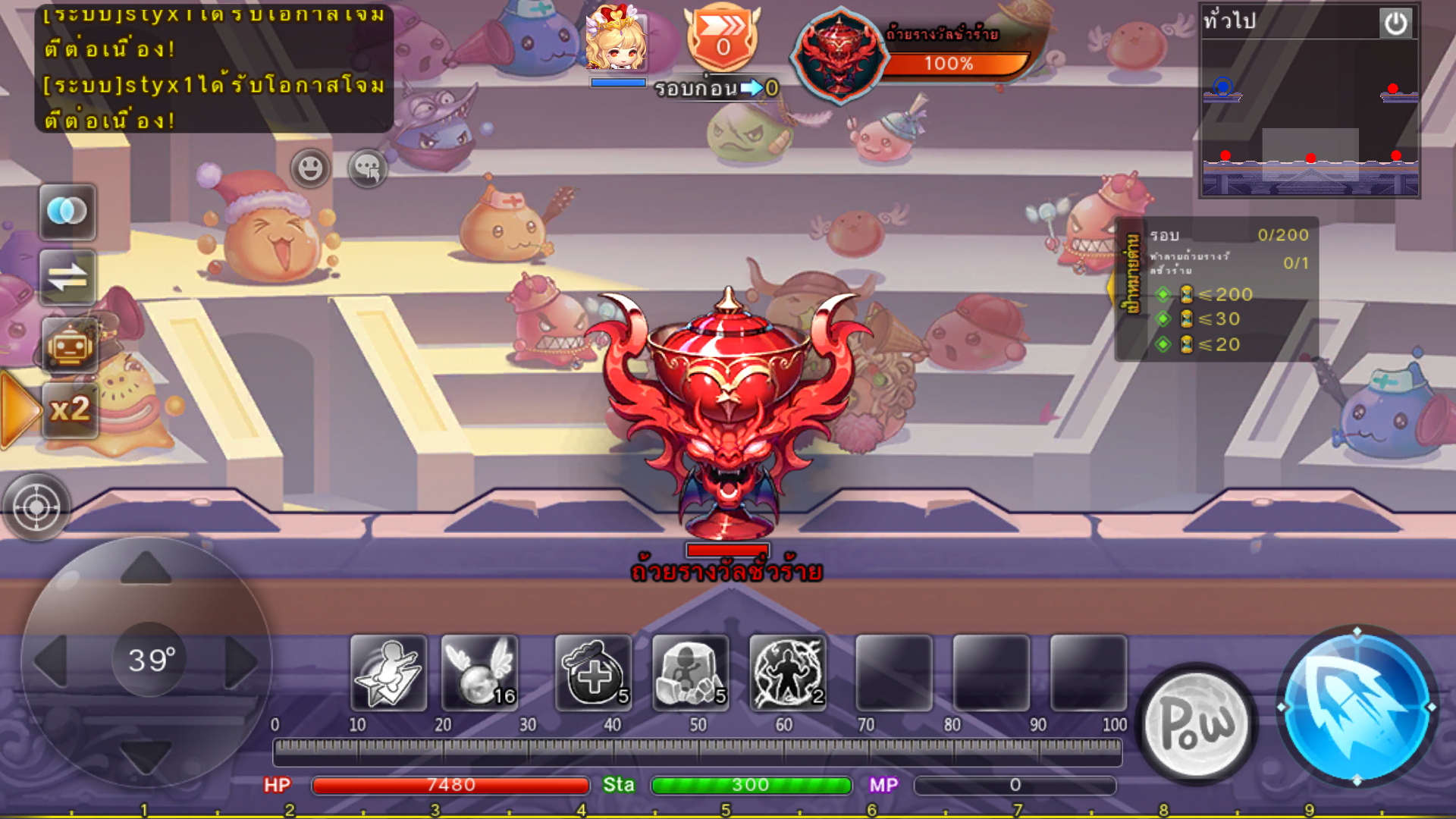Open the quick chat bubble
The height and width of the screenshot is (819, 1456).
(x=368, y=168)
